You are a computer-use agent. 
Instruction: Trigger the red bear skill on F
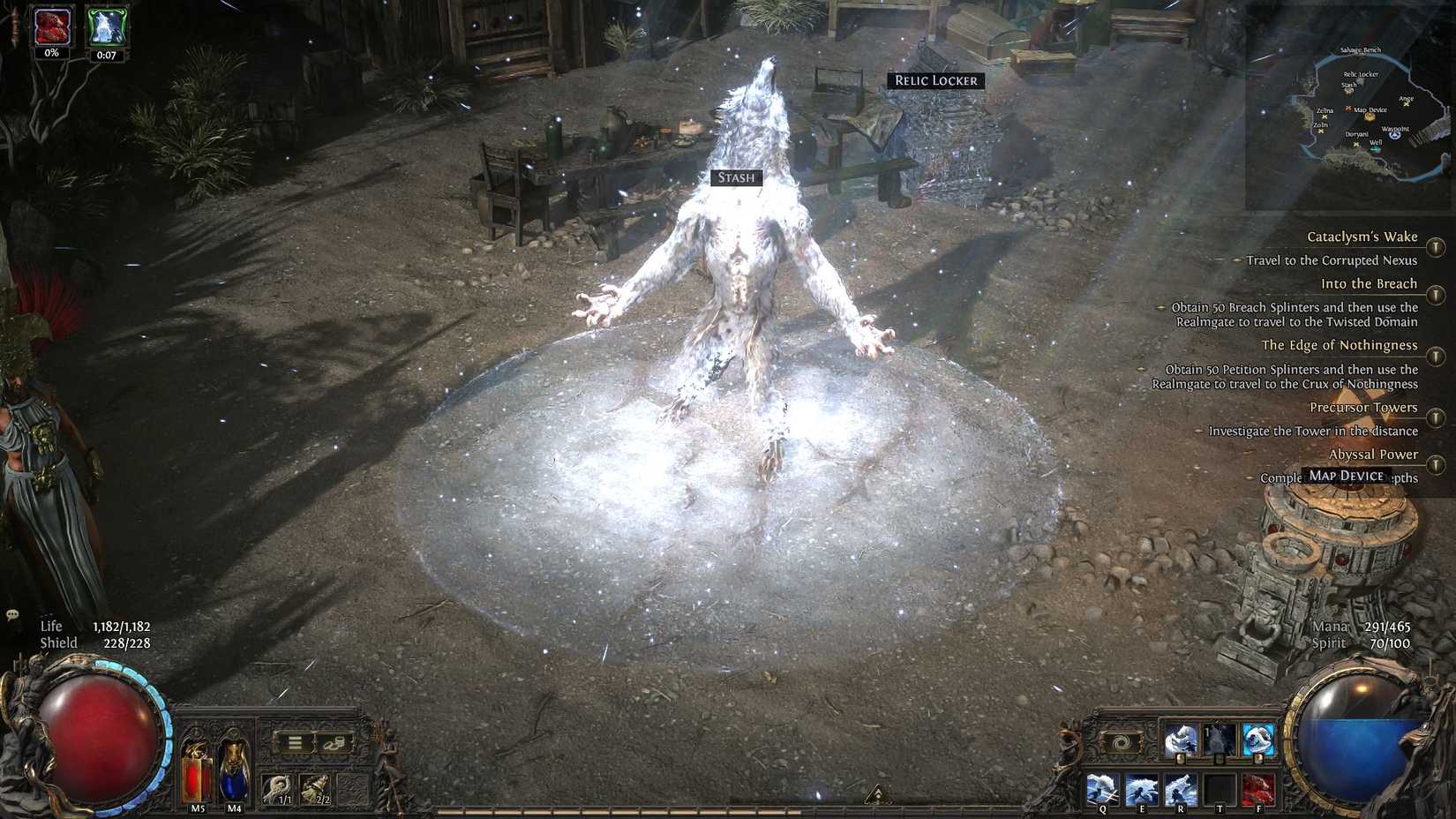pos(1259,788)
